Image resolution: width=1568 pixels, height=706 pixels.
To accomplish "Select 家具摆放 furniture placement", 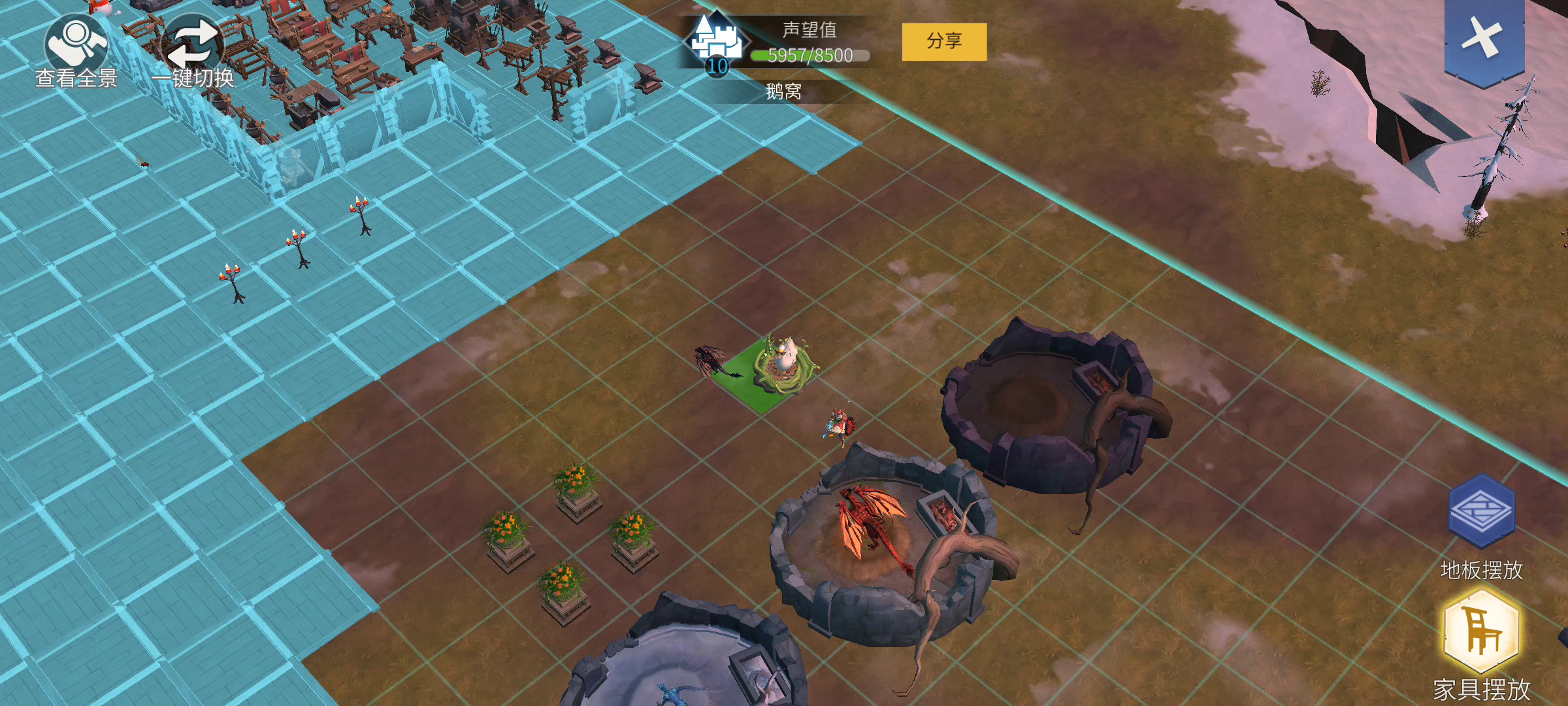I will [x=1480, y=631].
